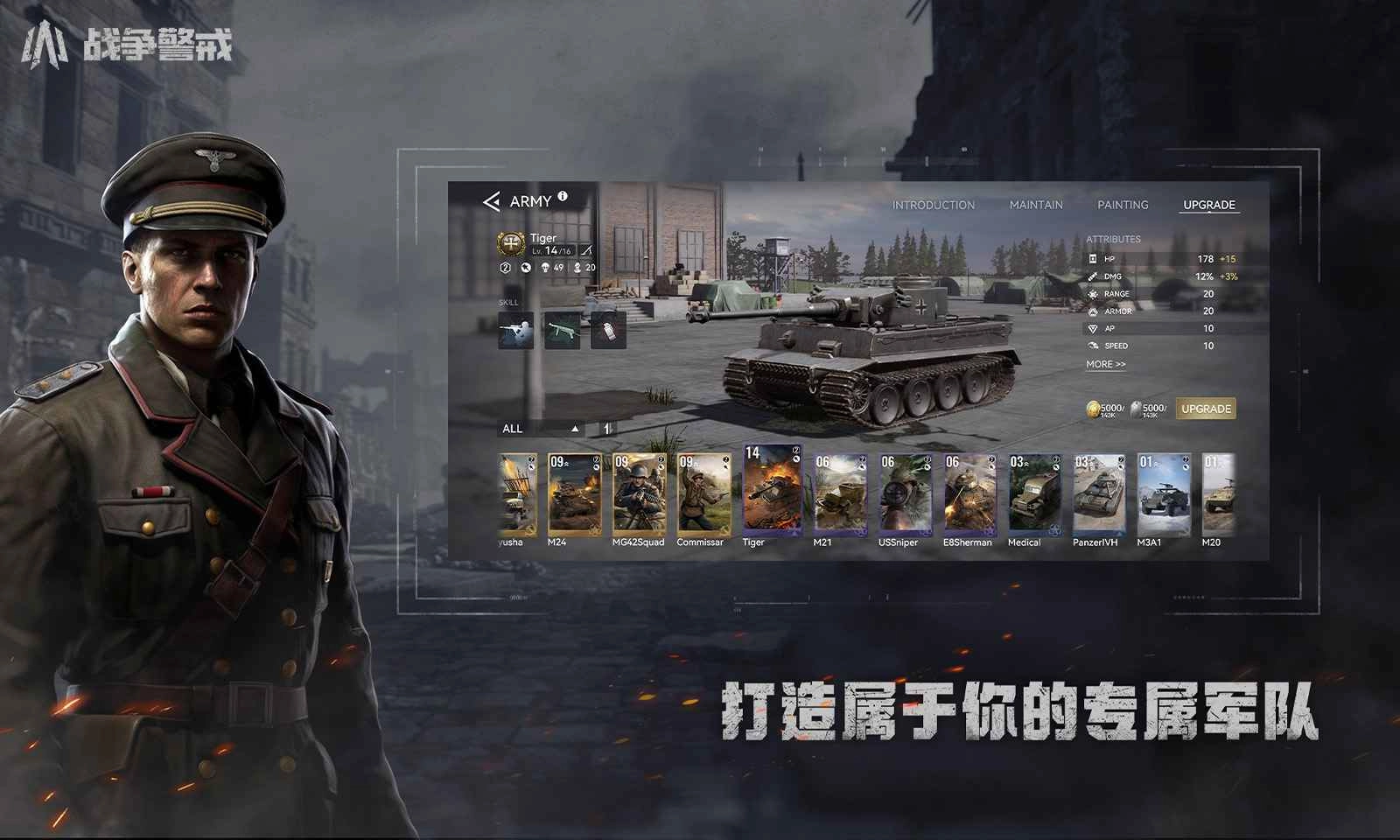
Task: Open the ARMY info icon
Action: click(x=562, y=196)
